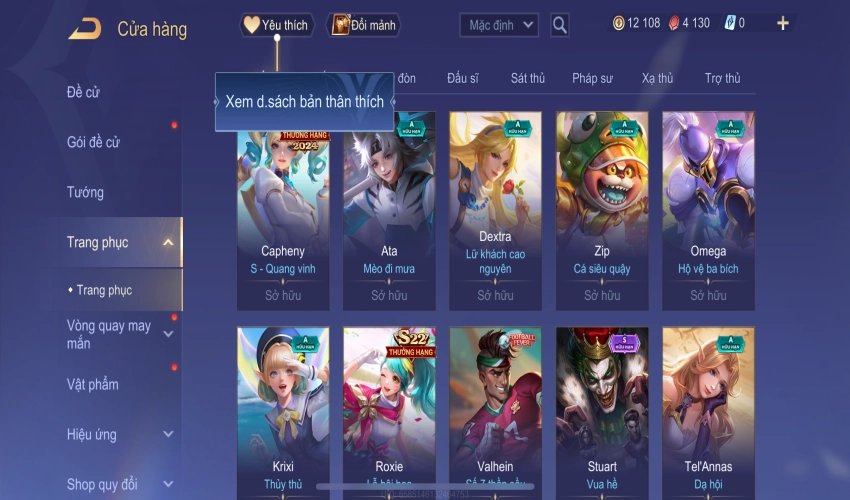
Task: Open the Gói đề cử section
Action: click(x=93, y=142)
